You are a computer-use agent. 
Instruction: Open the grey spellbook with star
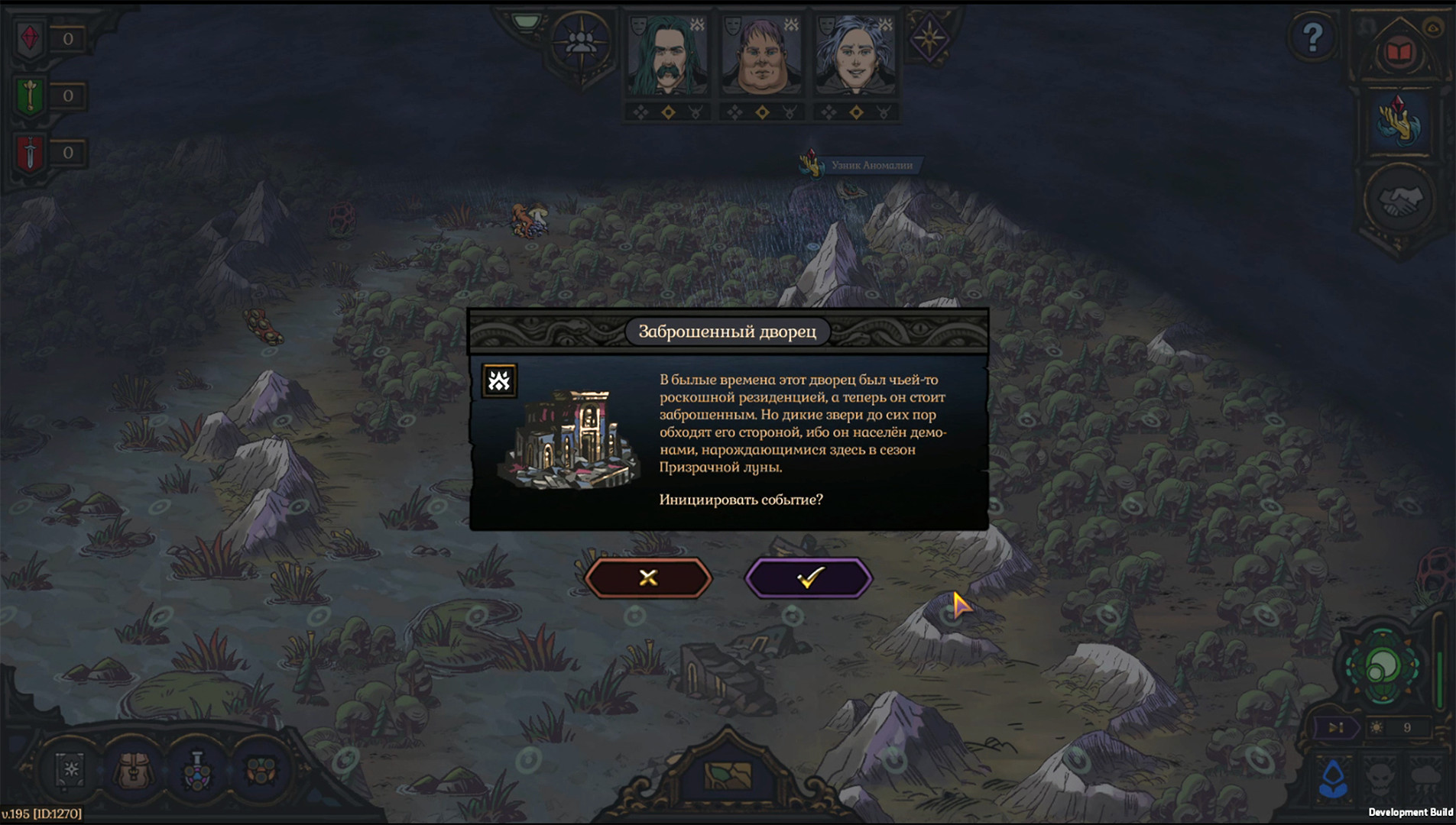71,770
